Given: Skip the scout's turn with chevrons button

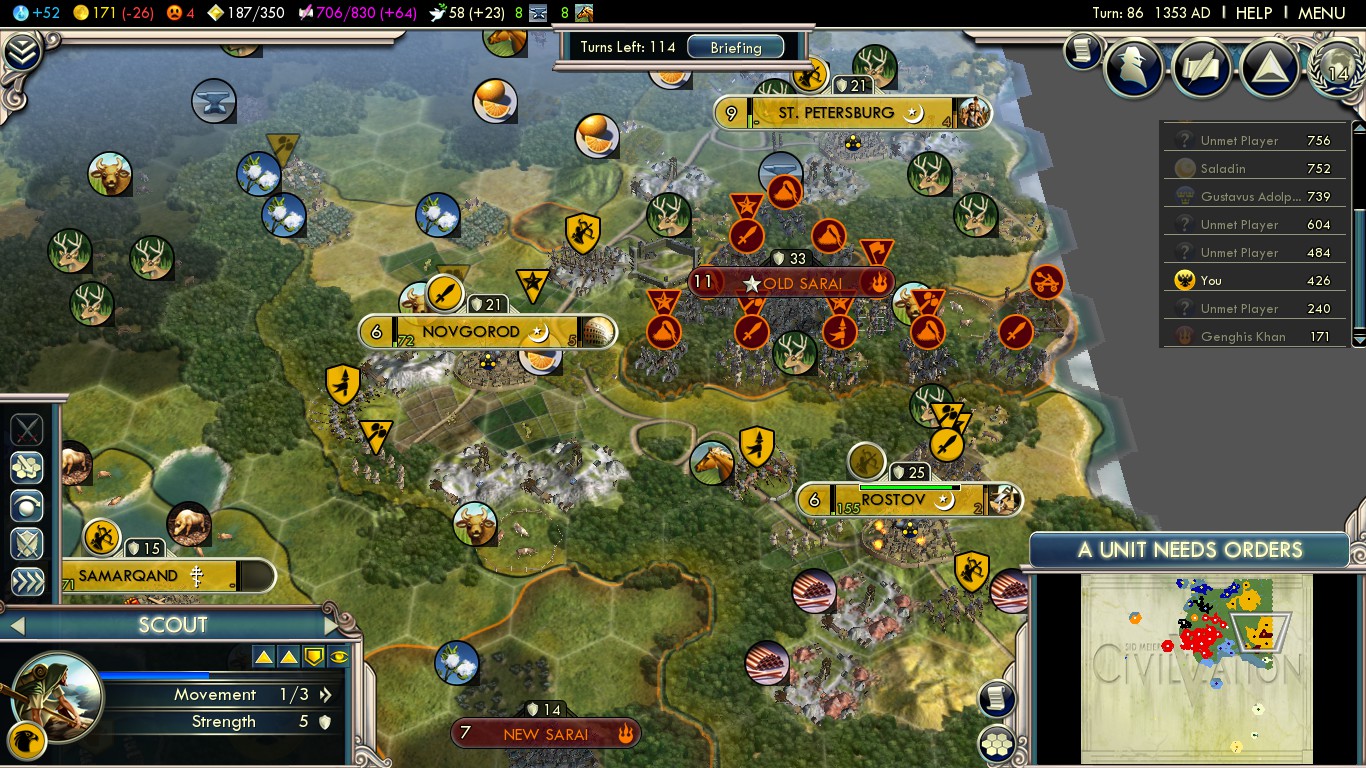Looking at the screenshot, I should (27, 582).
